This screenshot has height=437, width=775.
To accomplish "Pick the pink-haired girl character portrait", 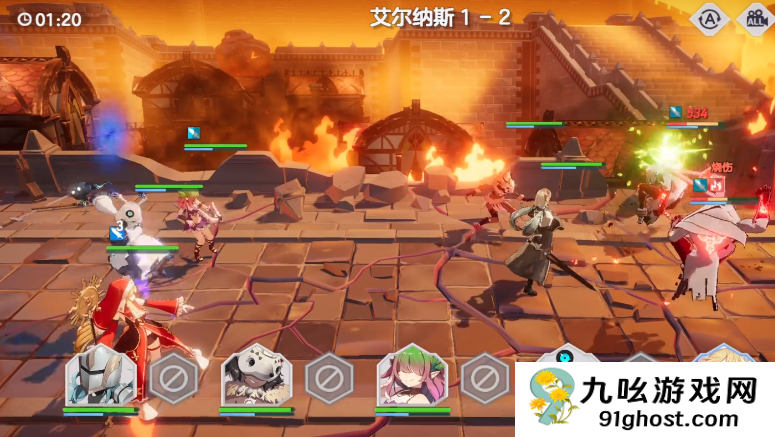I will (x=411, y=376).
